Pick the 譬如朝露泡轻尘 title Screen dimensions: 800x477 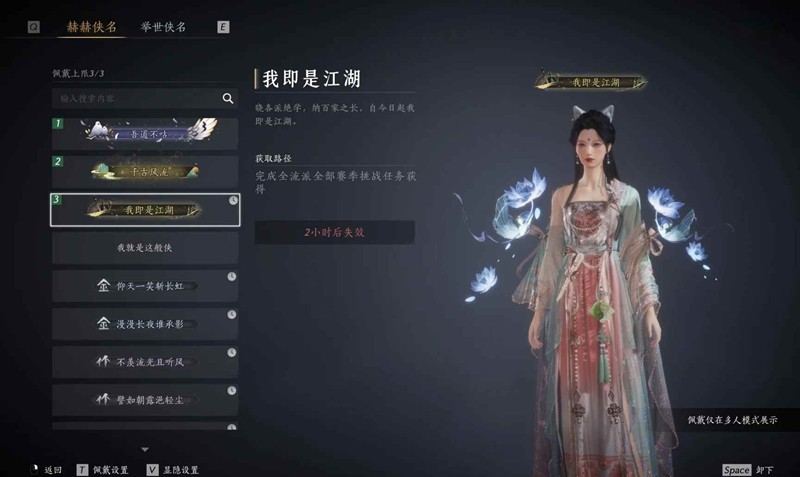click(145, 400)
